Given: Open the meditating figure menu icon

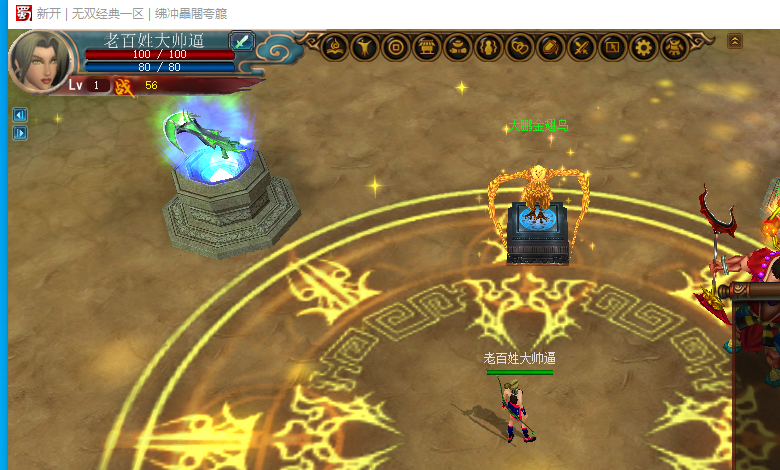Looking at the screenshot, I should pyautogui.click(x=334, y=46).
